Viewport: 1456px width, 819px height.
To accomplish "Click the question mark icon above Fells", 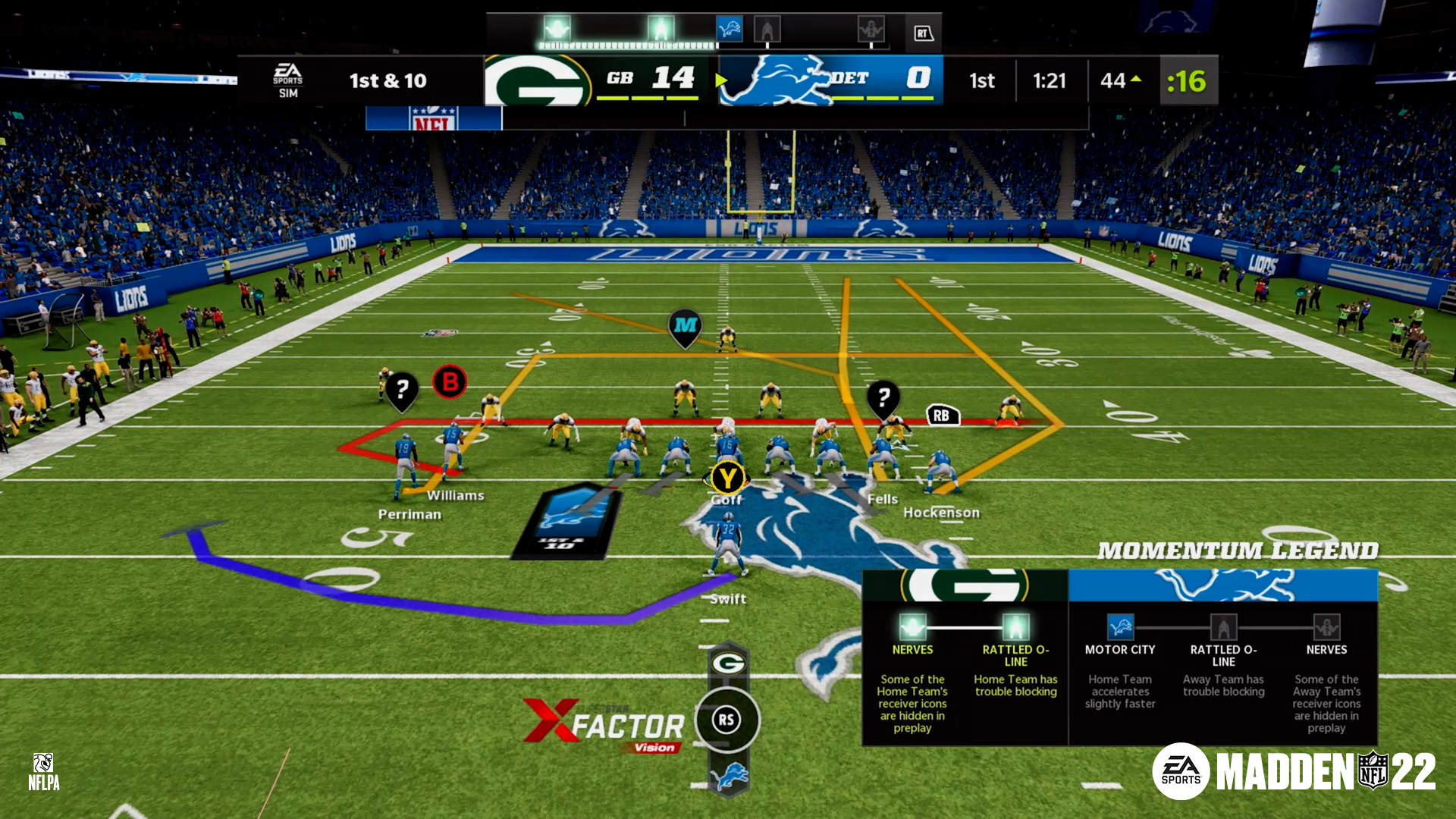I will pos(883,396).
